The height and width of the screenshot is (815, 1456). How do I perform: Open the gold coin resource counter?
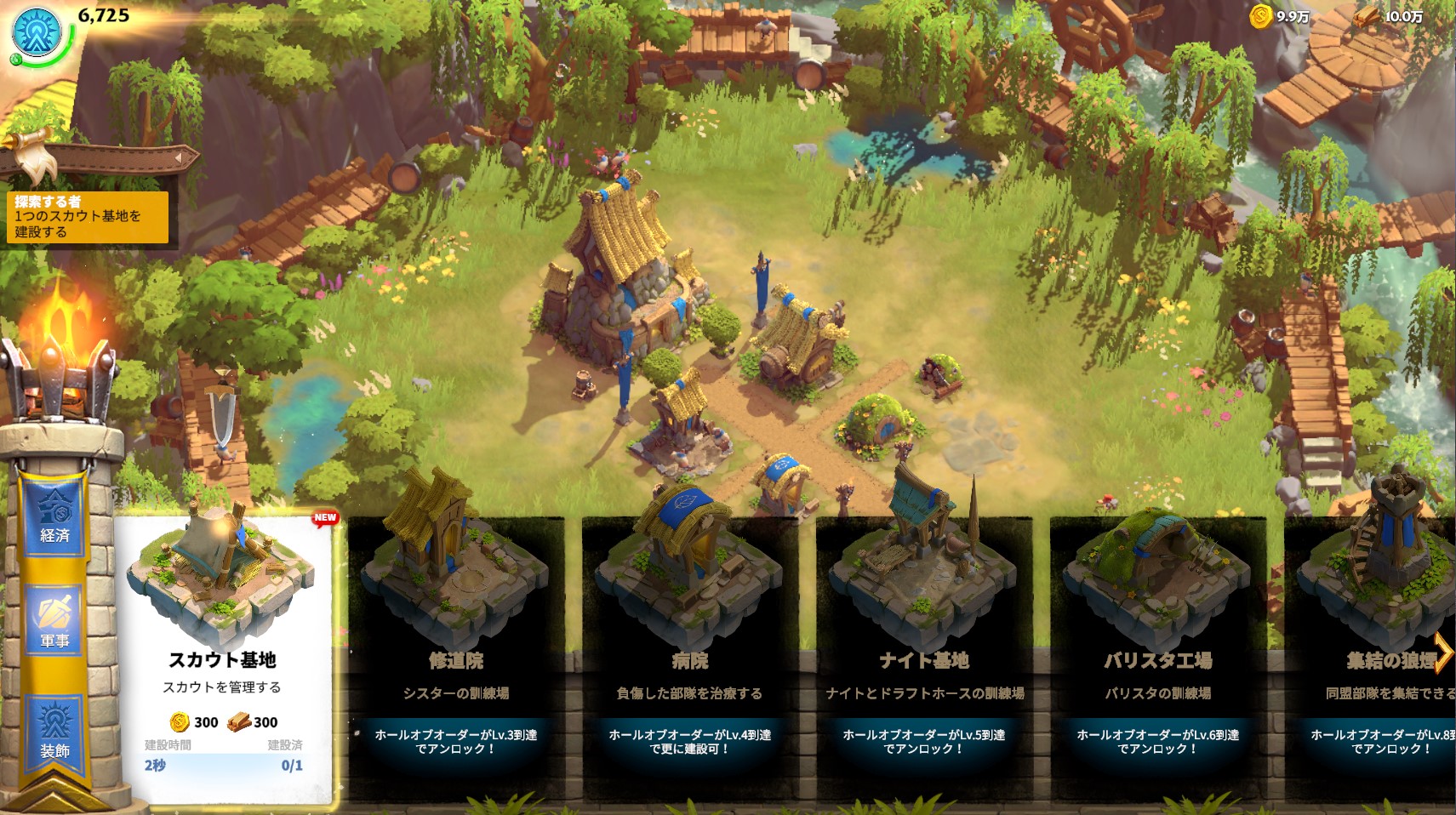pos(1281,16)
